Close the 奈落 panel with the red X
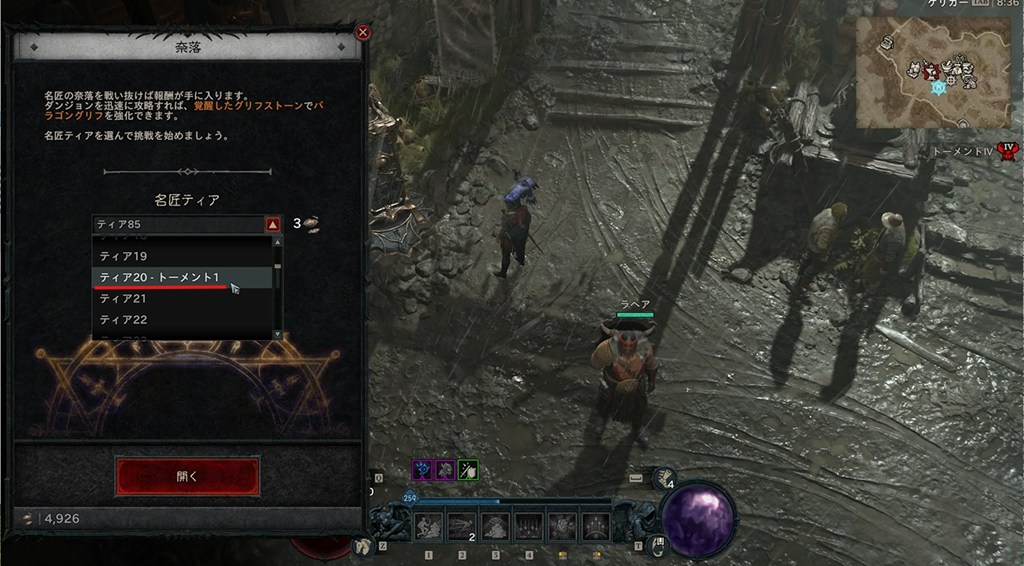This screenshot has height=566, width=1024. 363,33
